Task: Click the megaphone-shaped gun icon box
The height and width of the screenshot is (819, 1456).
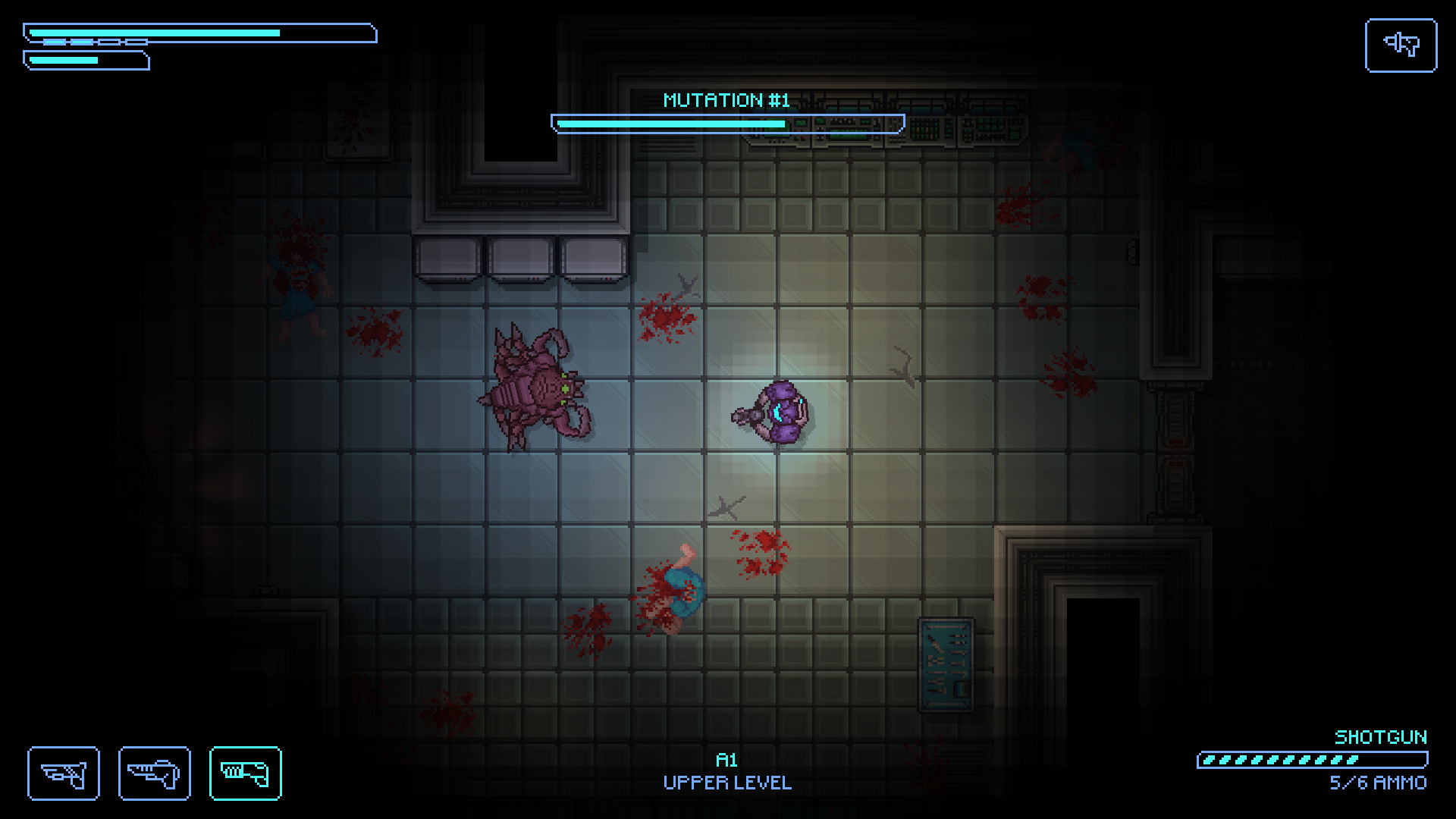Action: [x=1401, y=45]
